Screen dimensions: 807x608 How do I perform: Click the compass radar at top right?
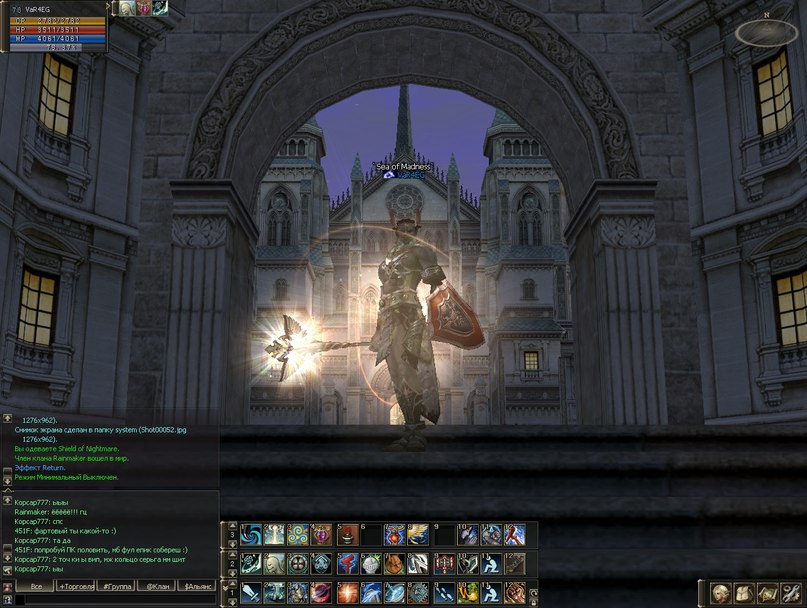[766, 33]
